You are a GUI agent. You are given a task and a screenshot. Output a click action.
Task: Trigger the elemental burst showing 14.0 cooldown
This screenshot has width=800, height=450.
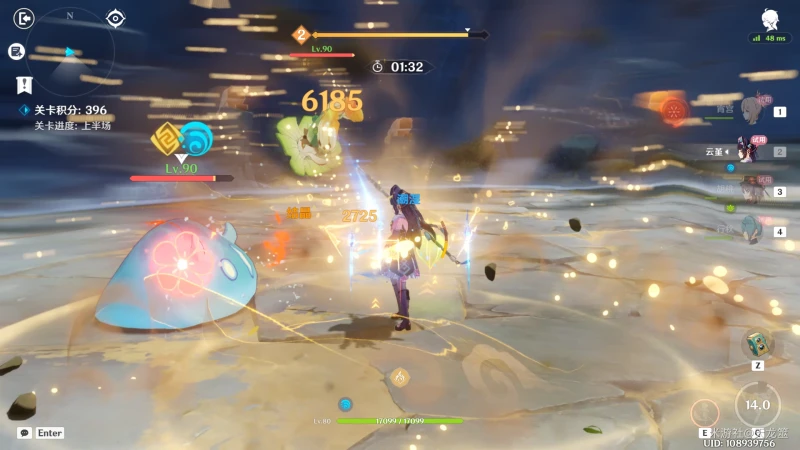tap(757, 405)
